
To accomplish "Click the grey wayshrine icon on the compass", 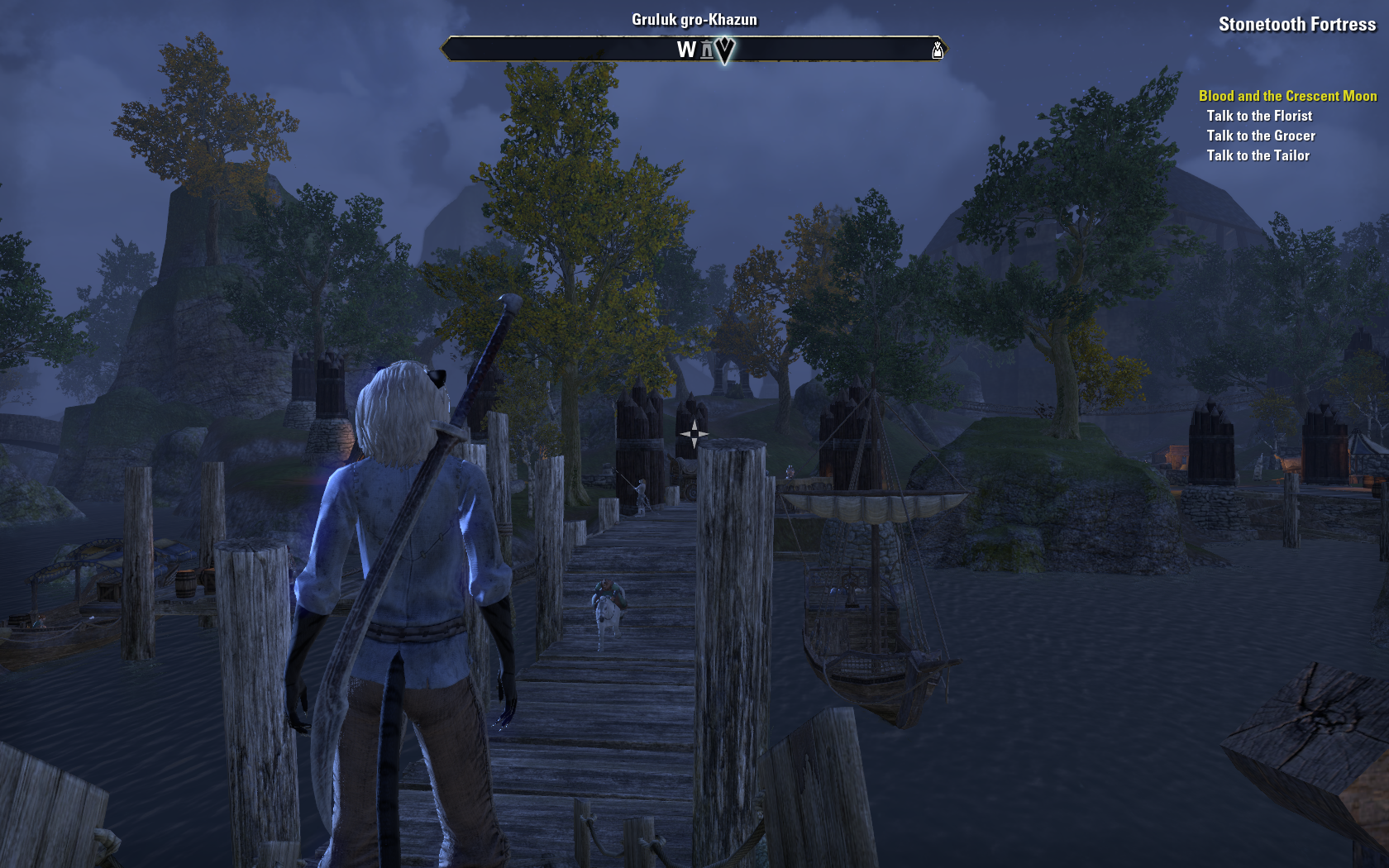I will 707,50.
